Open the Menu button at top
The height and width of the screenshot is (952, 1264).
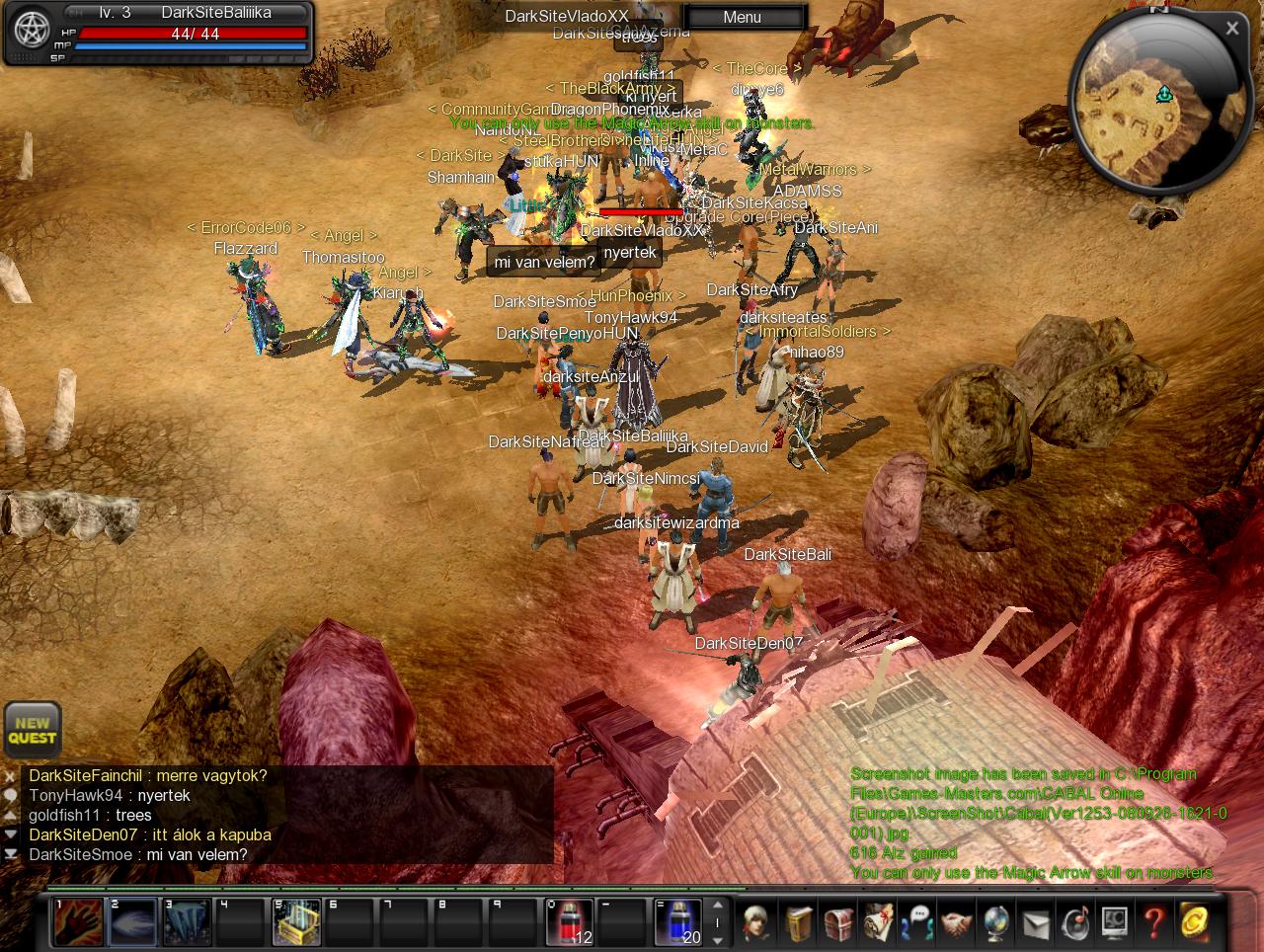coord(743,17)
